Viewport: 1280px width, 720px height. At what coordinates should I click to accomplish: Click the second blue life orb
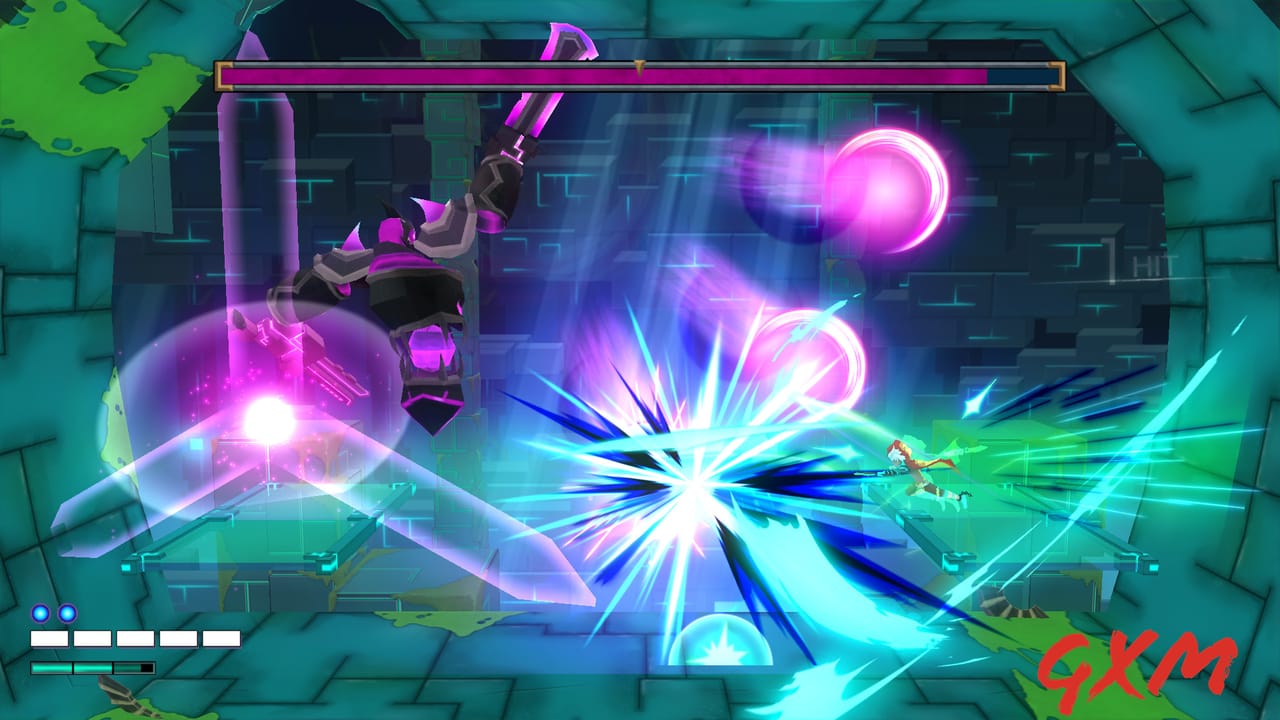coord(66,614)
